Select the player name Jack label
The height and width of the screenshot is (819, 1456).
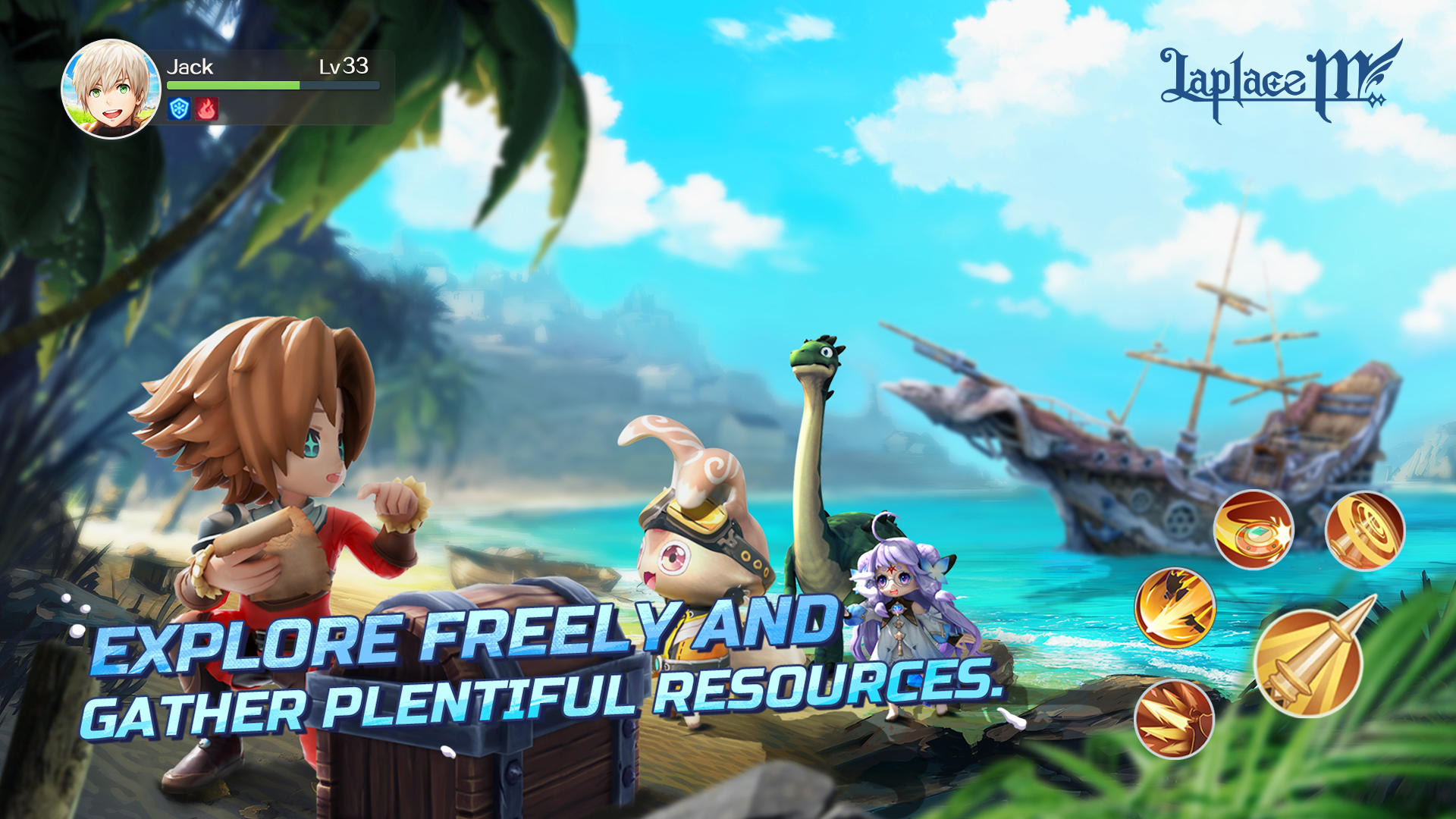190,67
